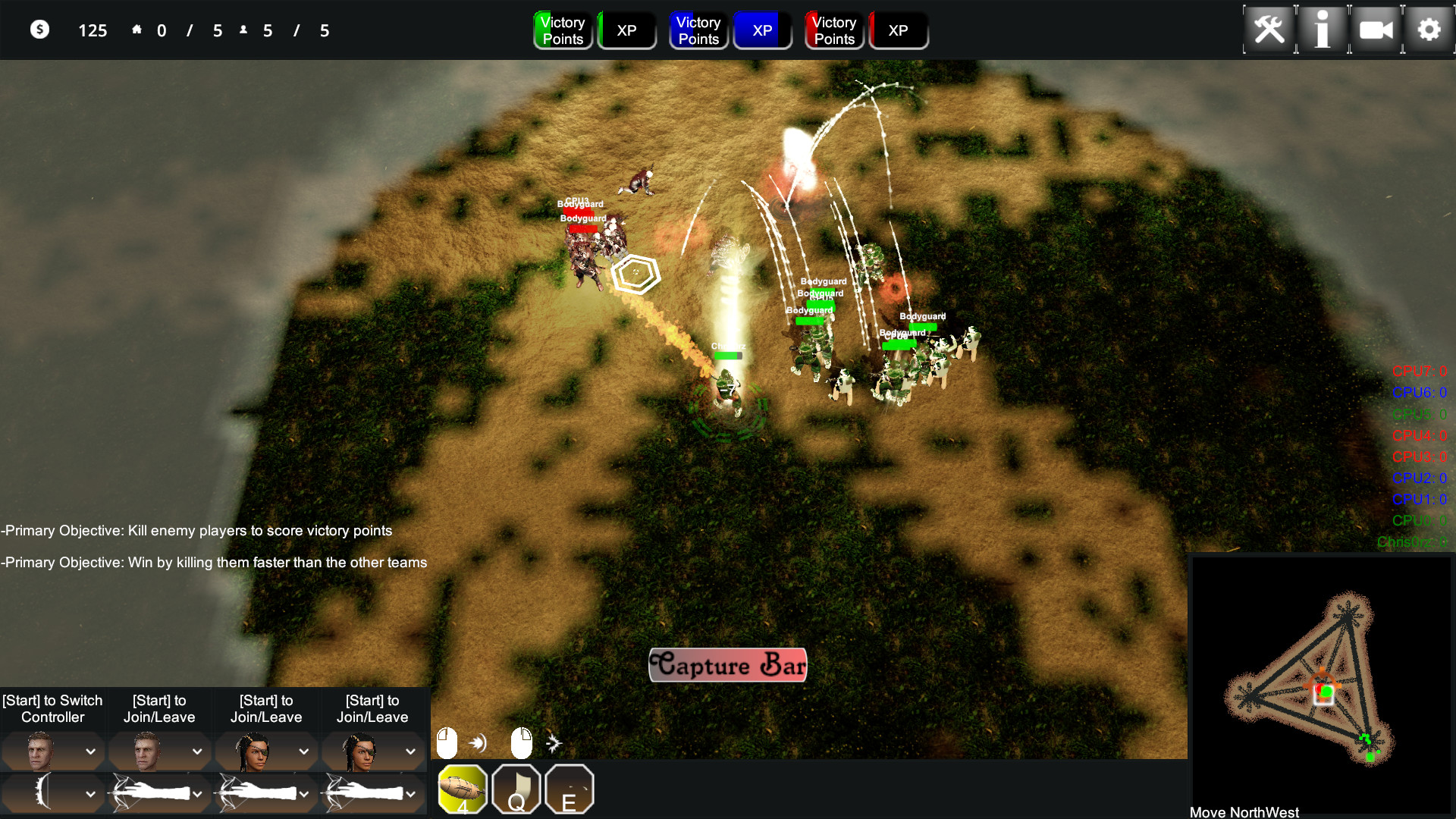The image size is (1456, 819).
Task: Open the settings gear icon
Action: (x=1429, y=30)
